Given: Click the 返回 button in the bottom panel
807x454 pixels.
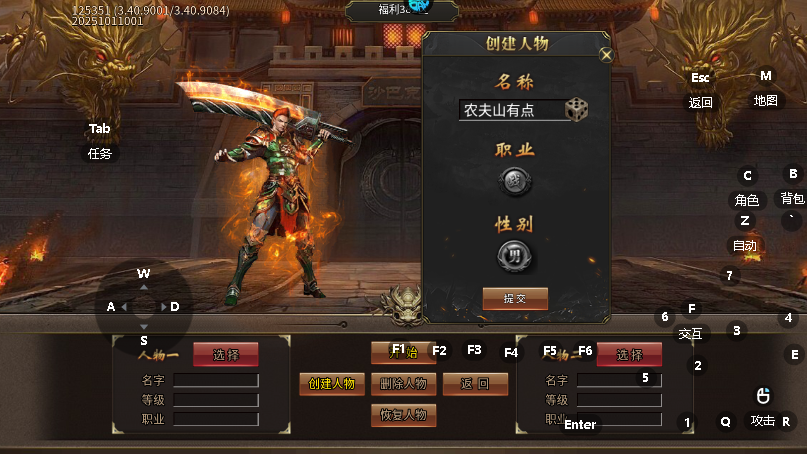Looking at the screenshot, I should coord(475,384).
